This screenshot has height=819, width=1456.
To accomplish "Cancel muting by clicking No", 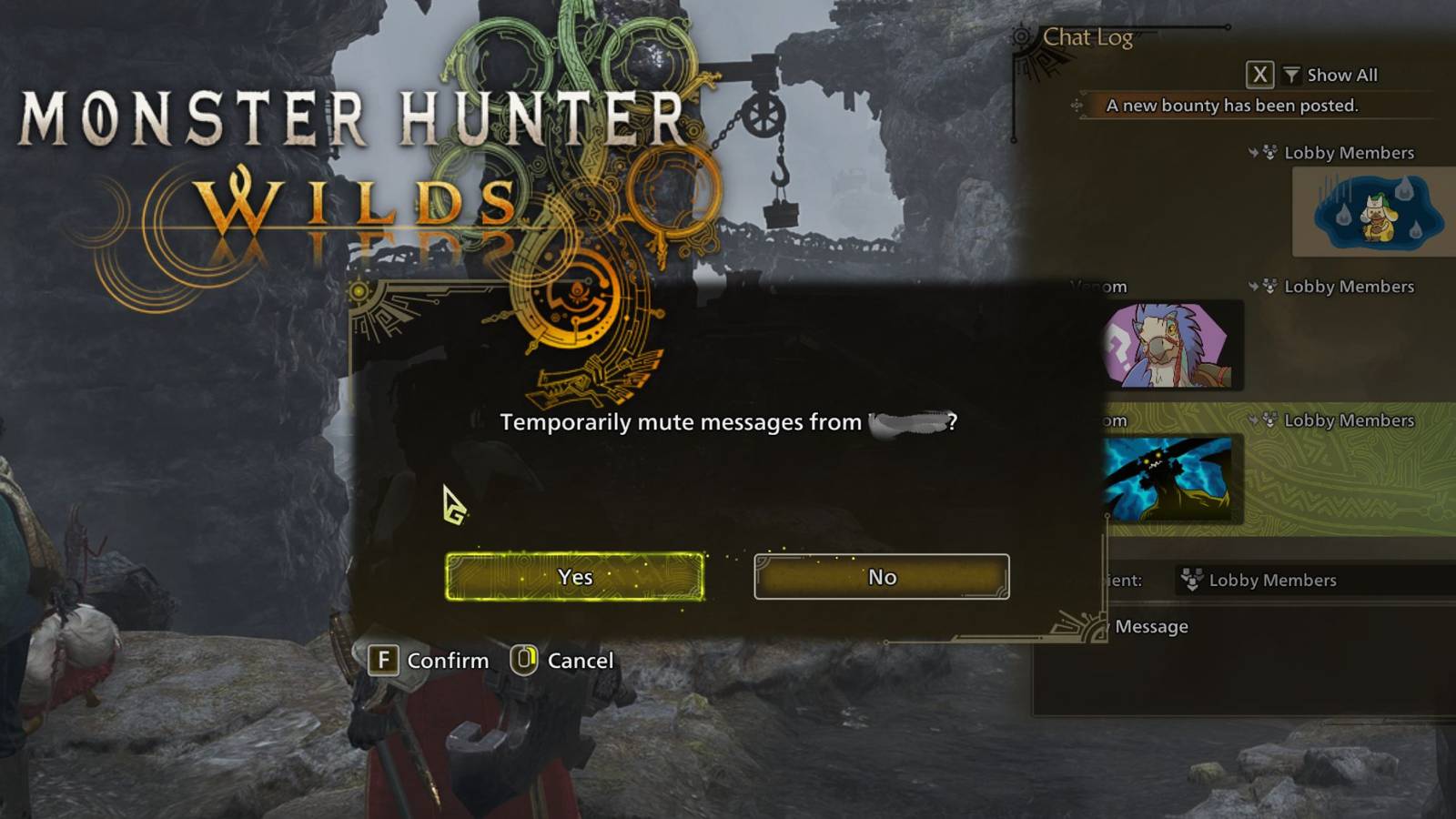I will click(x=880, y=575).
